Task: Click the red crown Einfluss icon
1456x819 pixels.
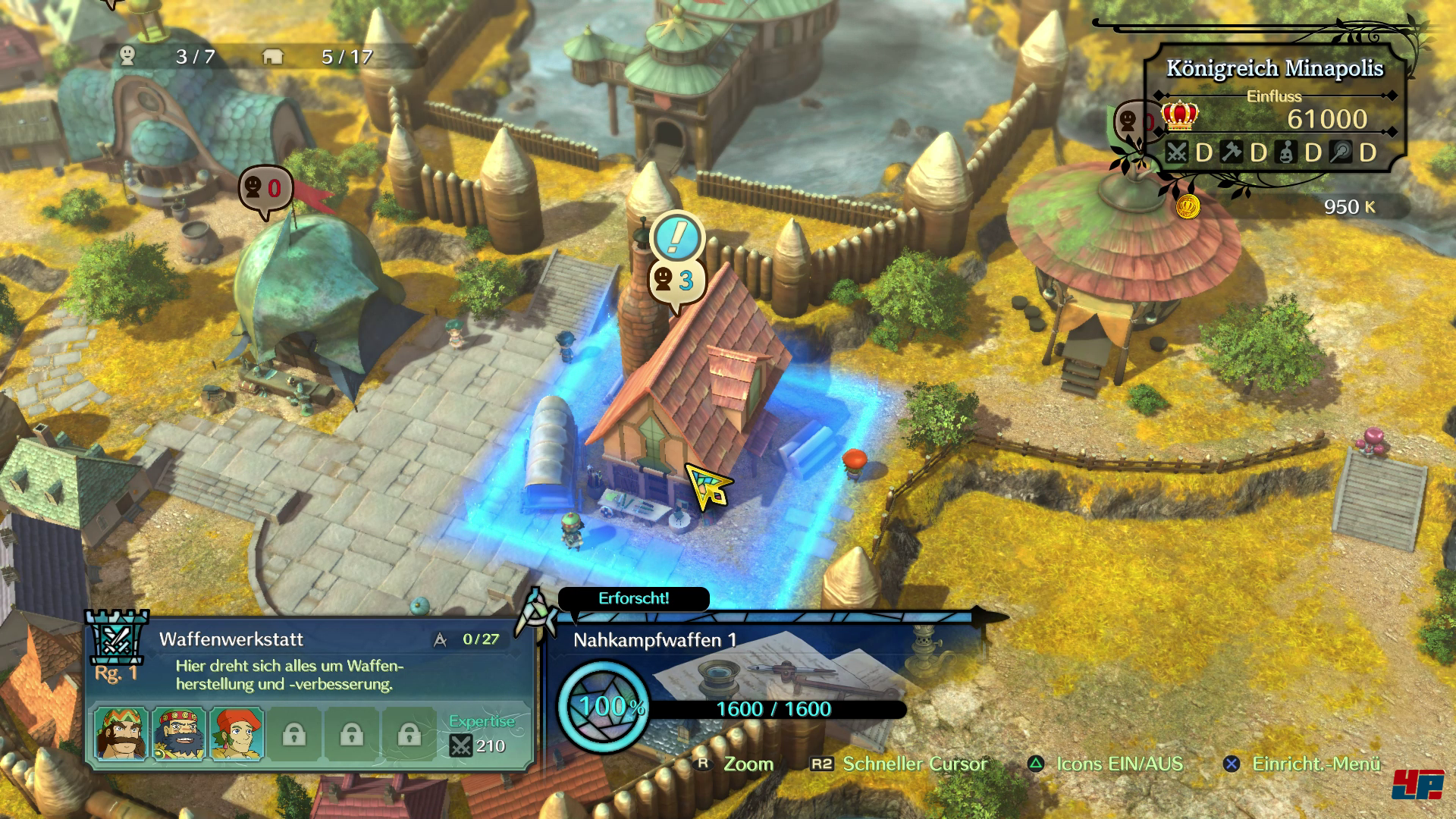Action: 1180,116
